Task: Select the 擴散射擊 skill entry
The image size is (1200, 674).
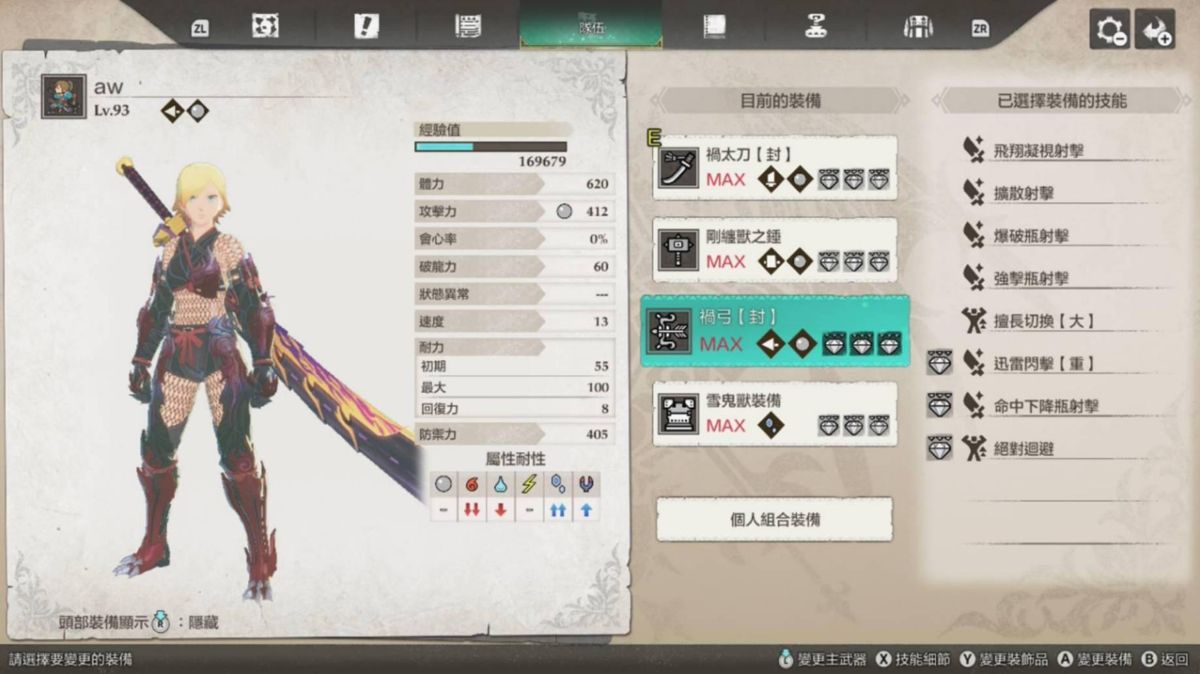Action: tap(1022, 194)
